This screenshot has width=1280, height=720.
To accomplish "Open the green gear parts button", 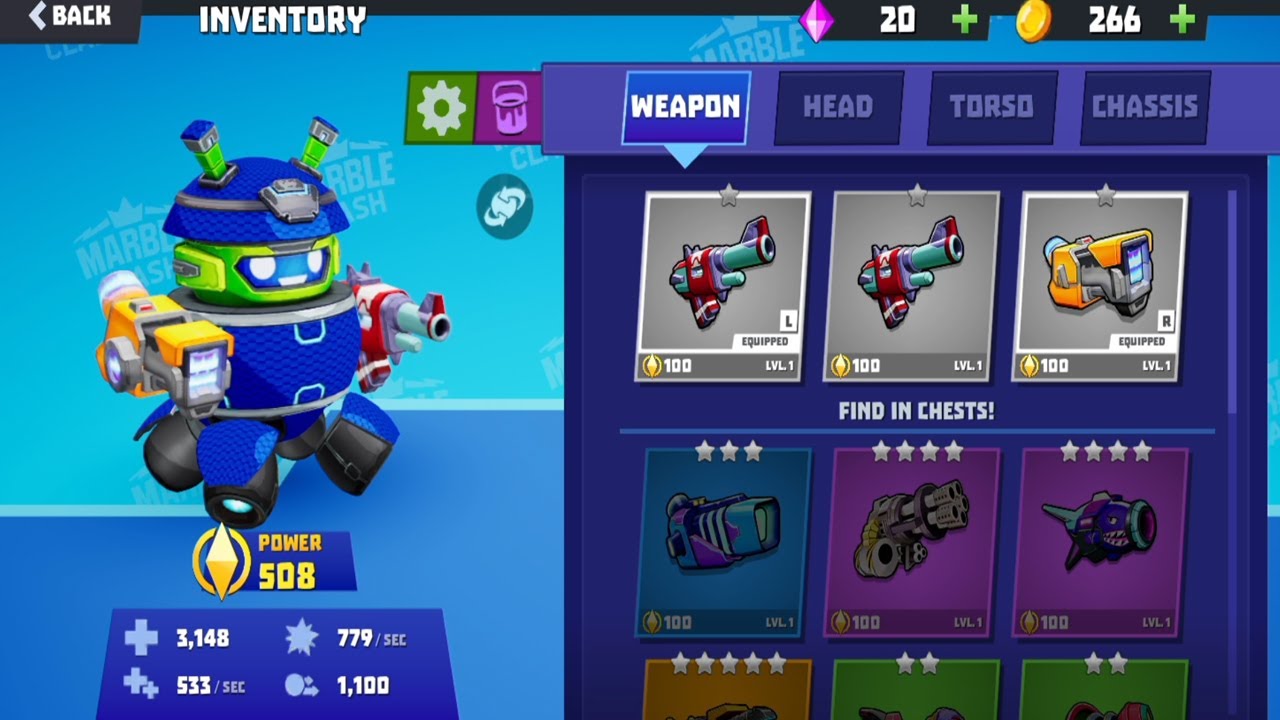I will 441,107.
